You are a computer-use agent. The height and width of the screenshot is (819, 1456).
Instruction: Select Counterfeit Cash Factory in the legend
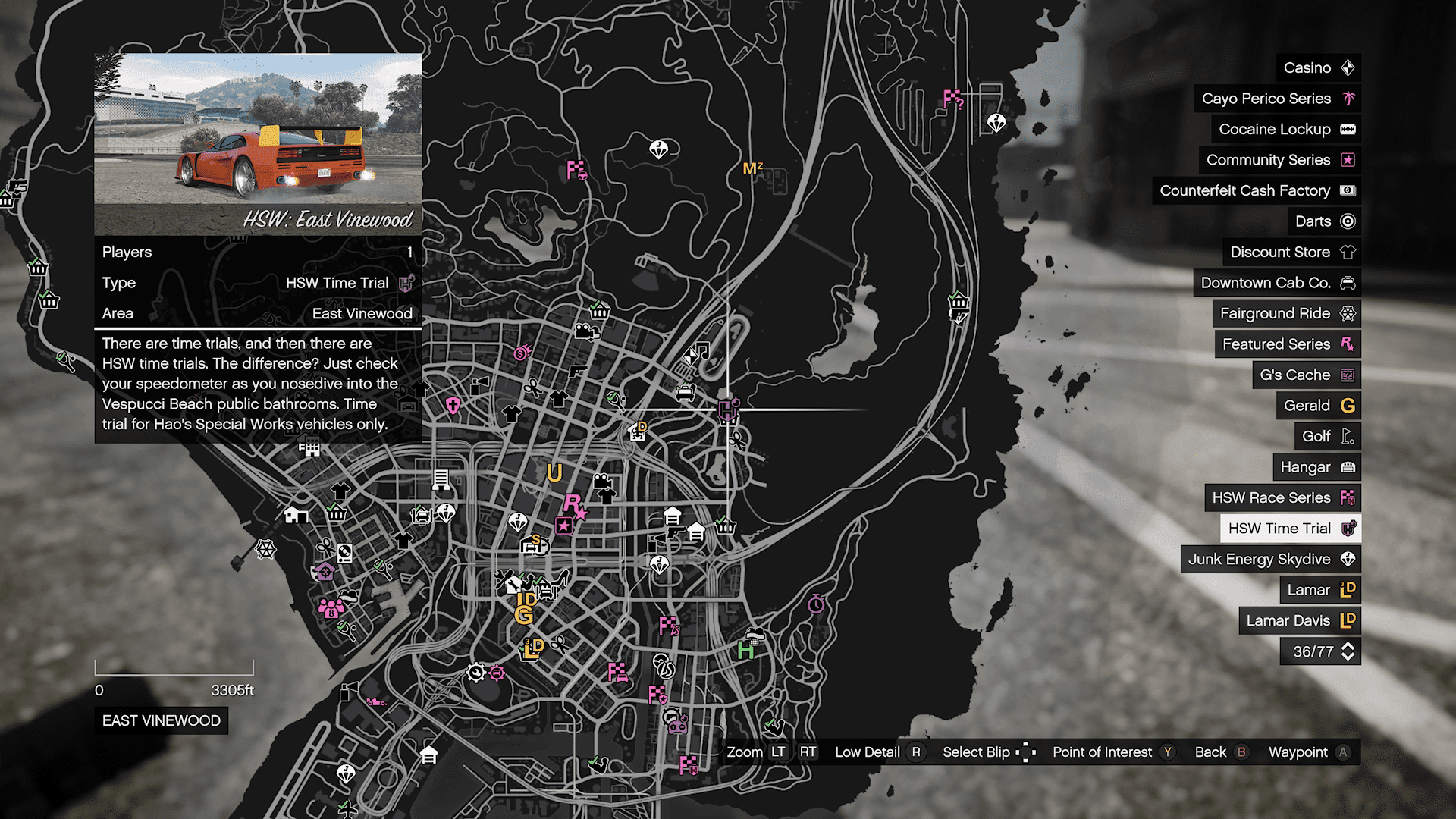point(1256,190)
